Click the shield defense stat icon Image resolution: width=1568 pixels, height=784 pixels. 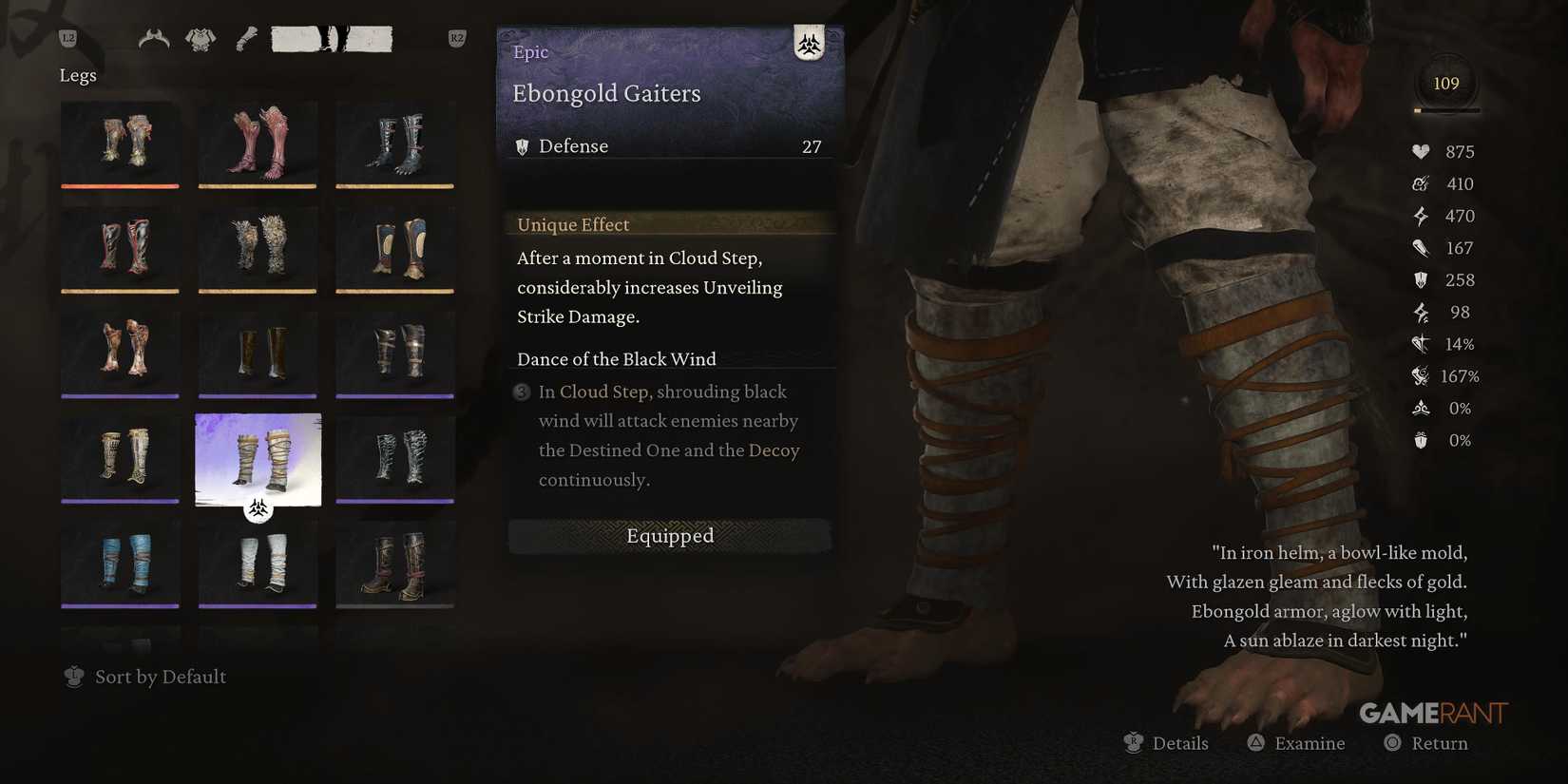tap(1419, 279)
